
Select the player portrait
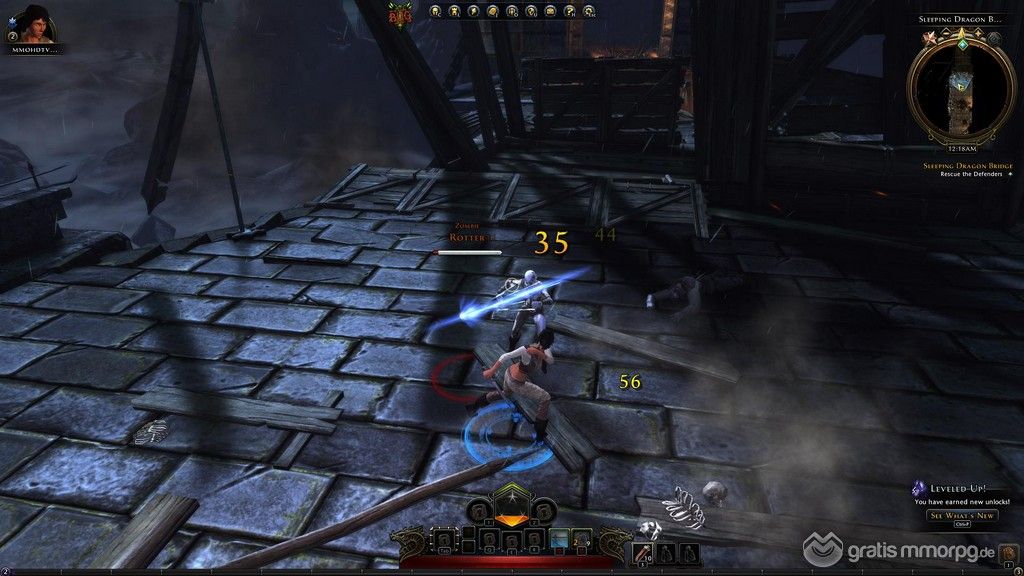click(x=29, y=23)
